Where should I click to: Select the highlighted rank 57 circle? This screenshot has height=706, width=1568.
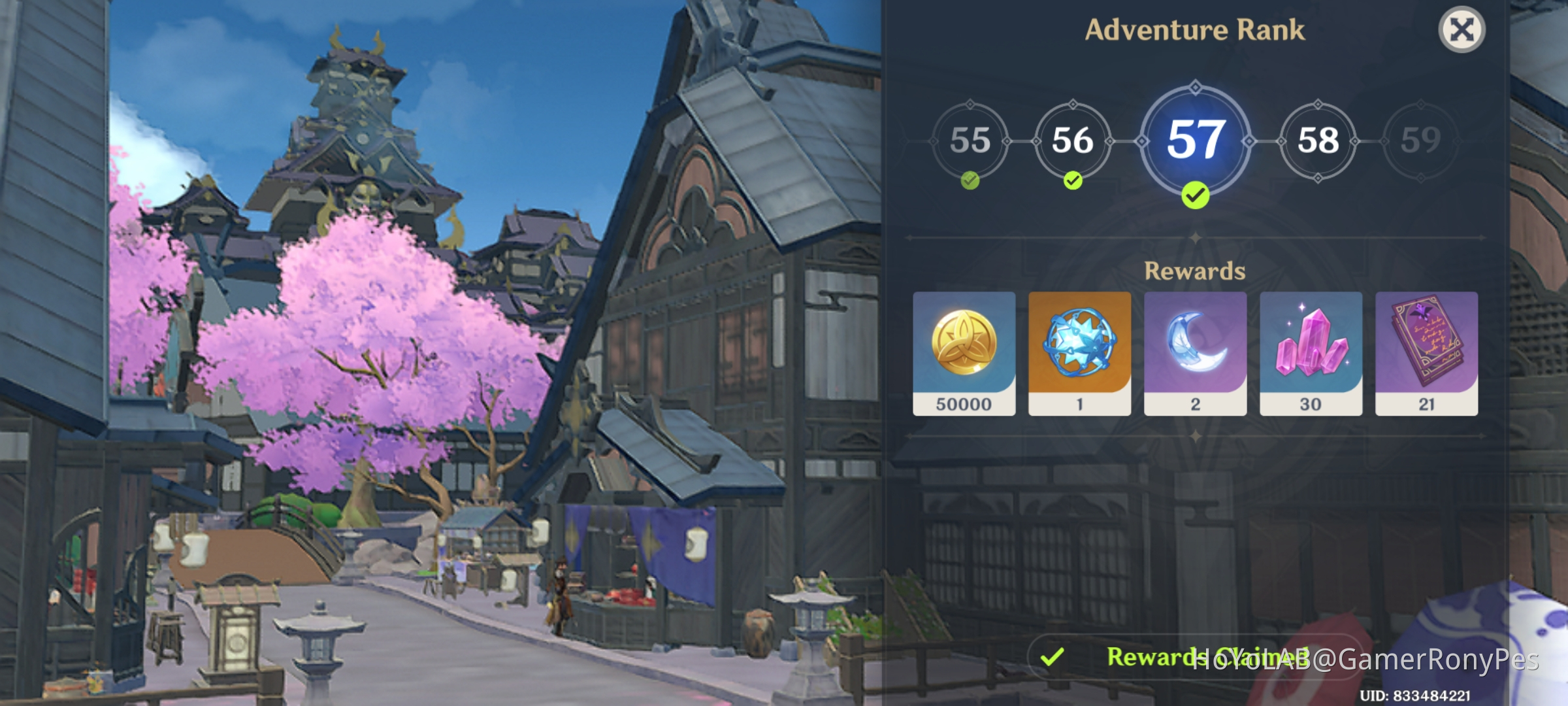(x=1196, y=141)
